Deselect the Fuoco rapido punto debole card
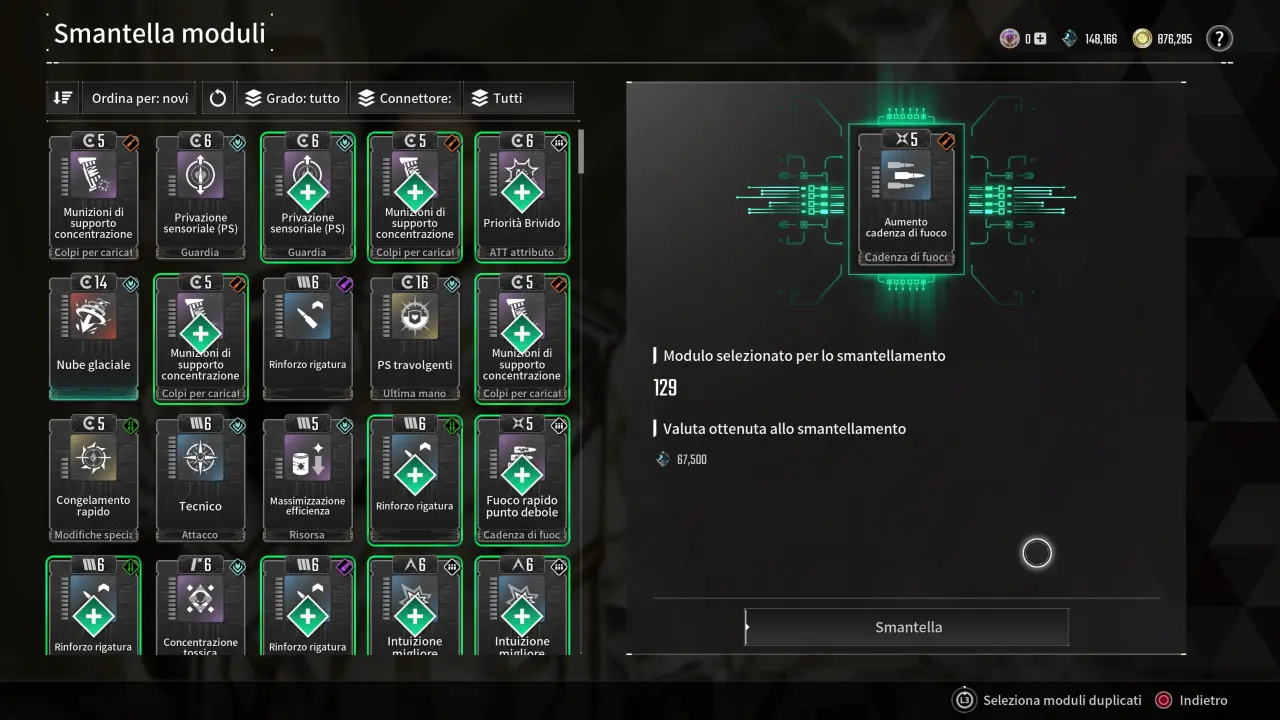Screen dimensions: 1280x720 coord(522,480)
